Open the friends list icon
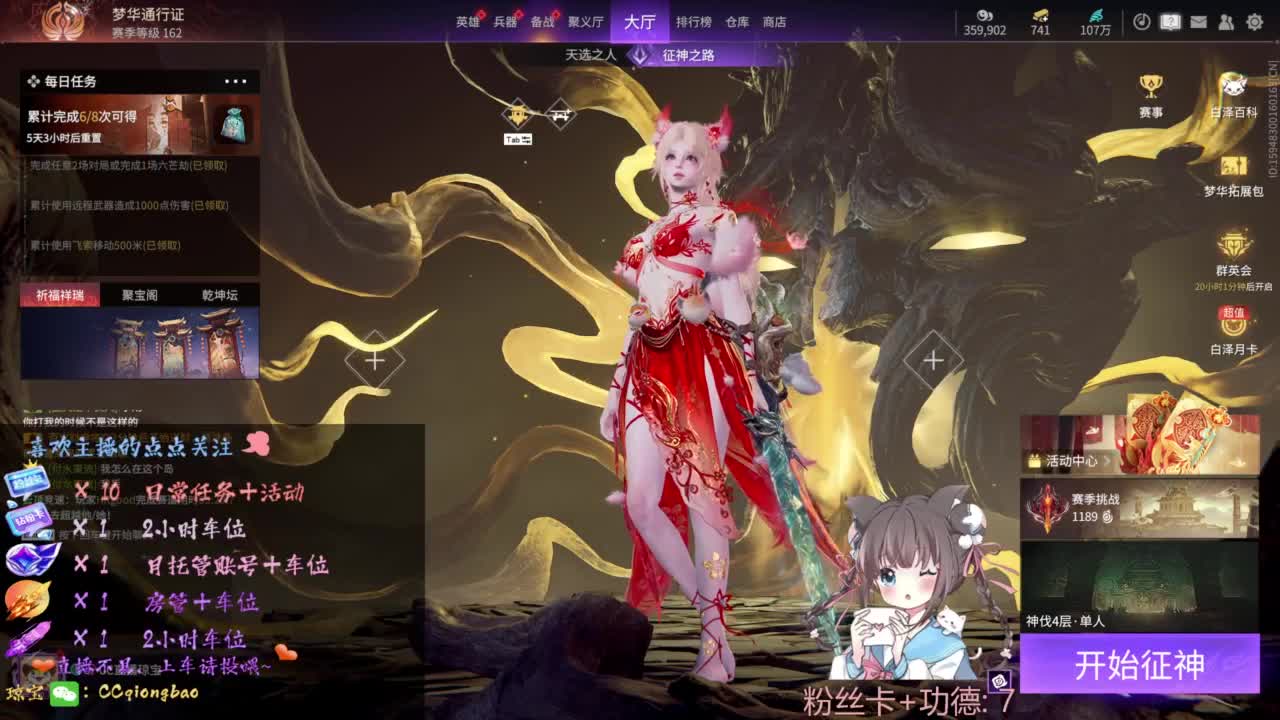The image size is (1280, 720). tap(1226, 21)
